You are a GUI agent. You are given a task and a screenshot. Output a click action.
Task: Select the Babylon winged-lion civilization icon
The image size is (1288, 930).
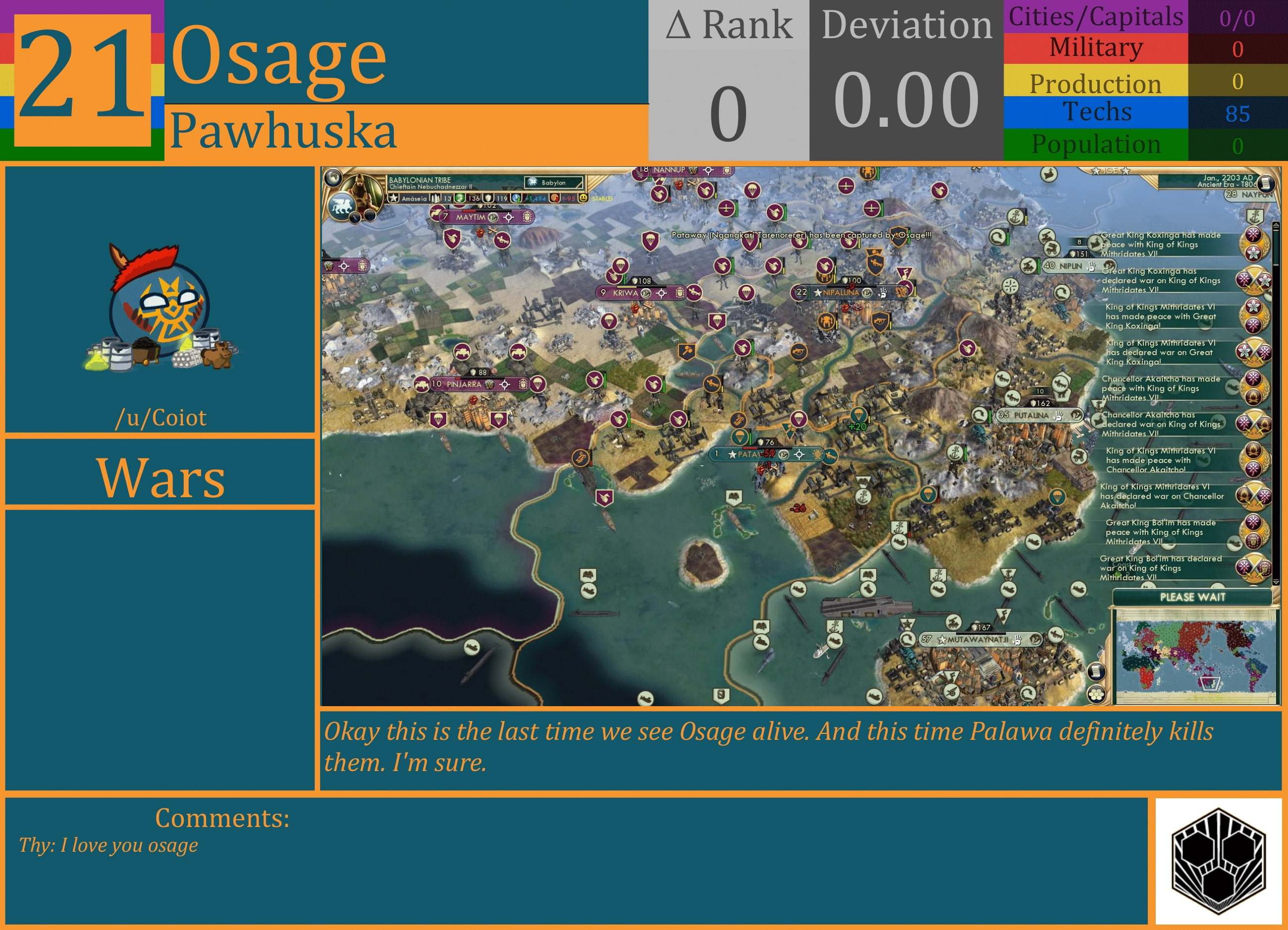[x=342, y=207]
